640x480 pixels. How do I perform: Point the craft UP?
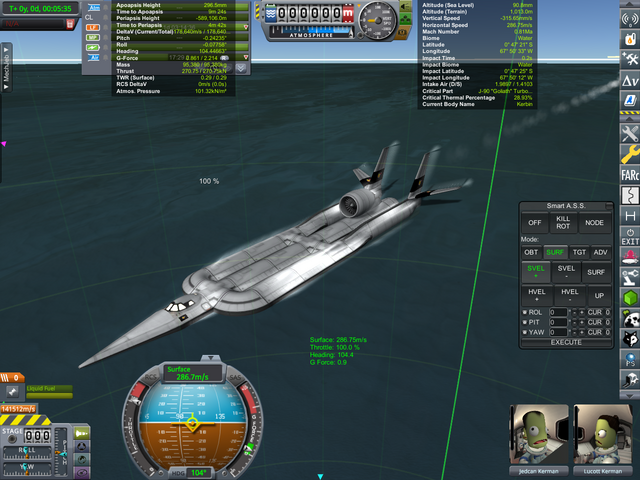coord(597,295)
